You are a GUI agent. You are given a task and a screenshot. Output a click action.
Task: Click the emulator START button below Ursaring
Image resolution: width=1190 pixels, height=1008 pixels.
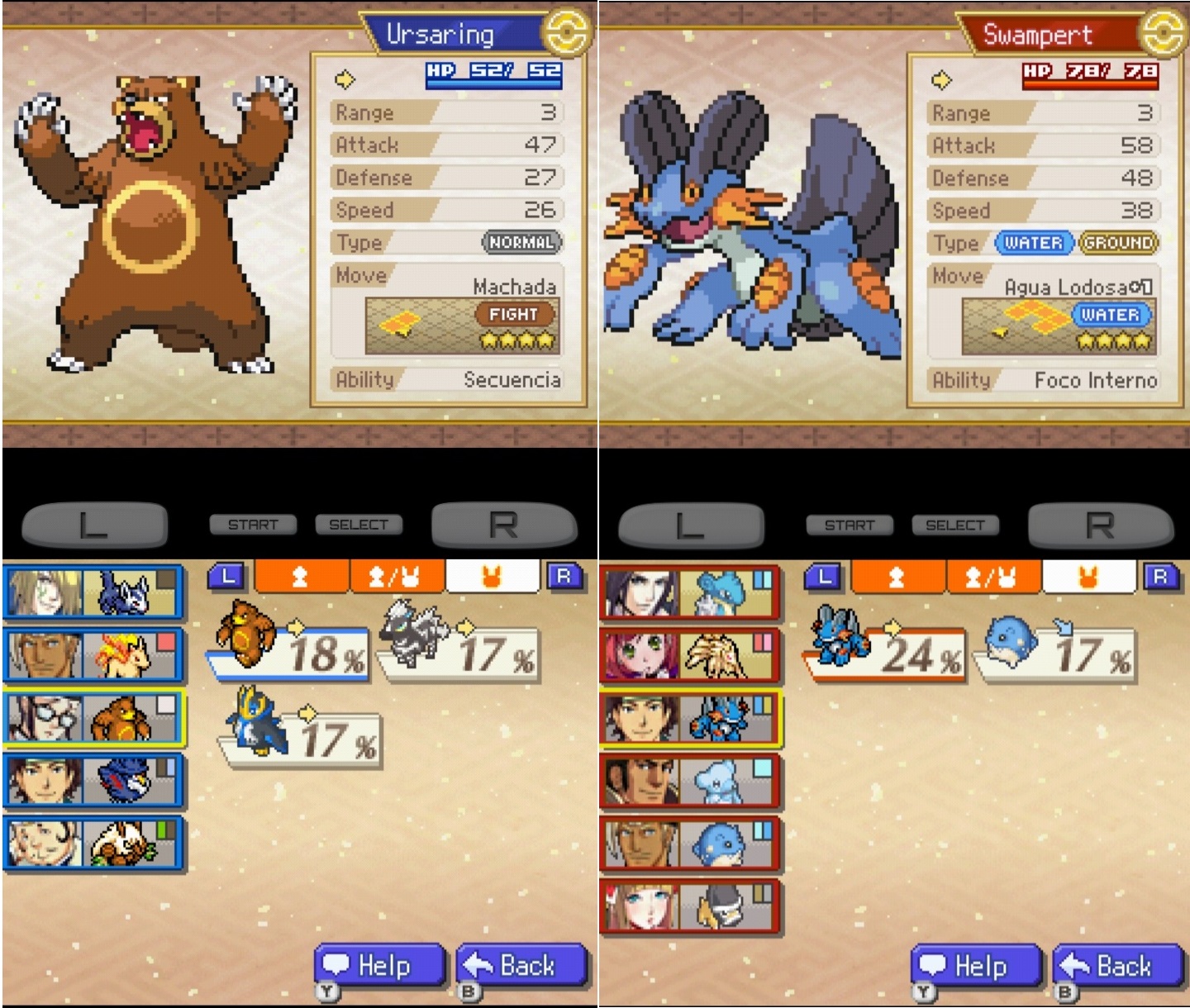(253, 525)
